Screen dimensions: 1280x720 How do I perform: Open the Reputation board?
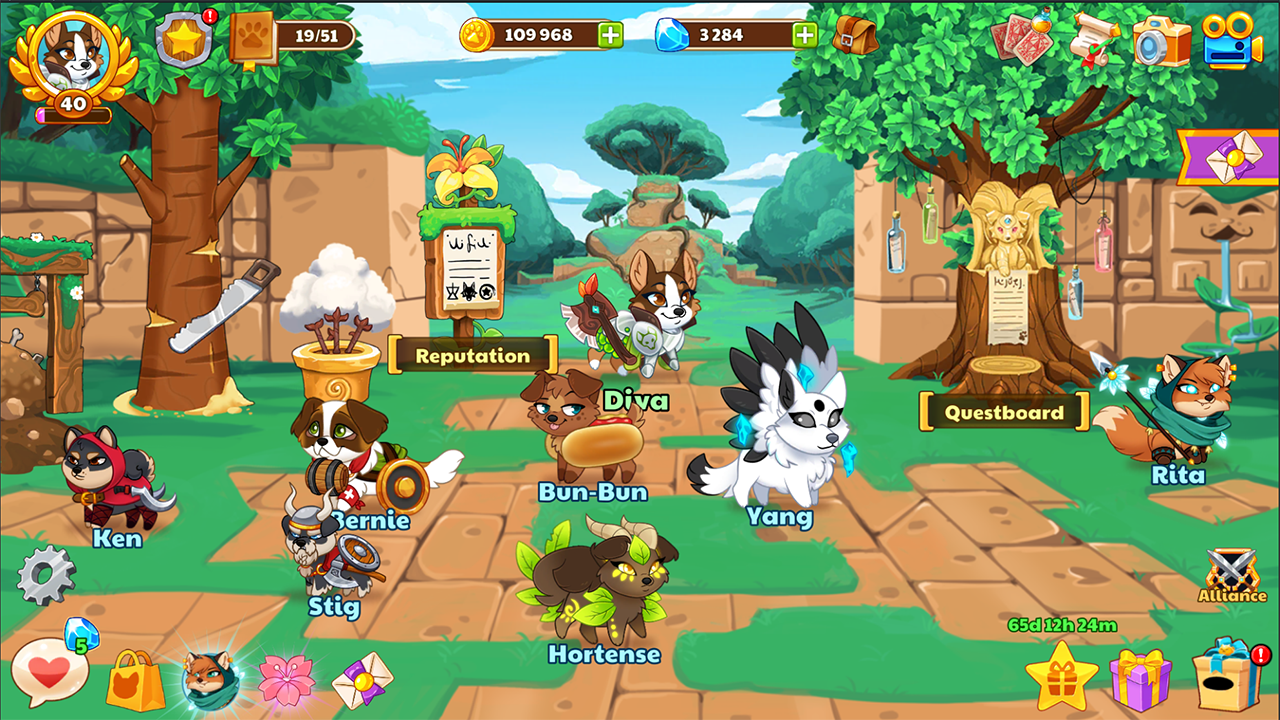coord(472,355)
